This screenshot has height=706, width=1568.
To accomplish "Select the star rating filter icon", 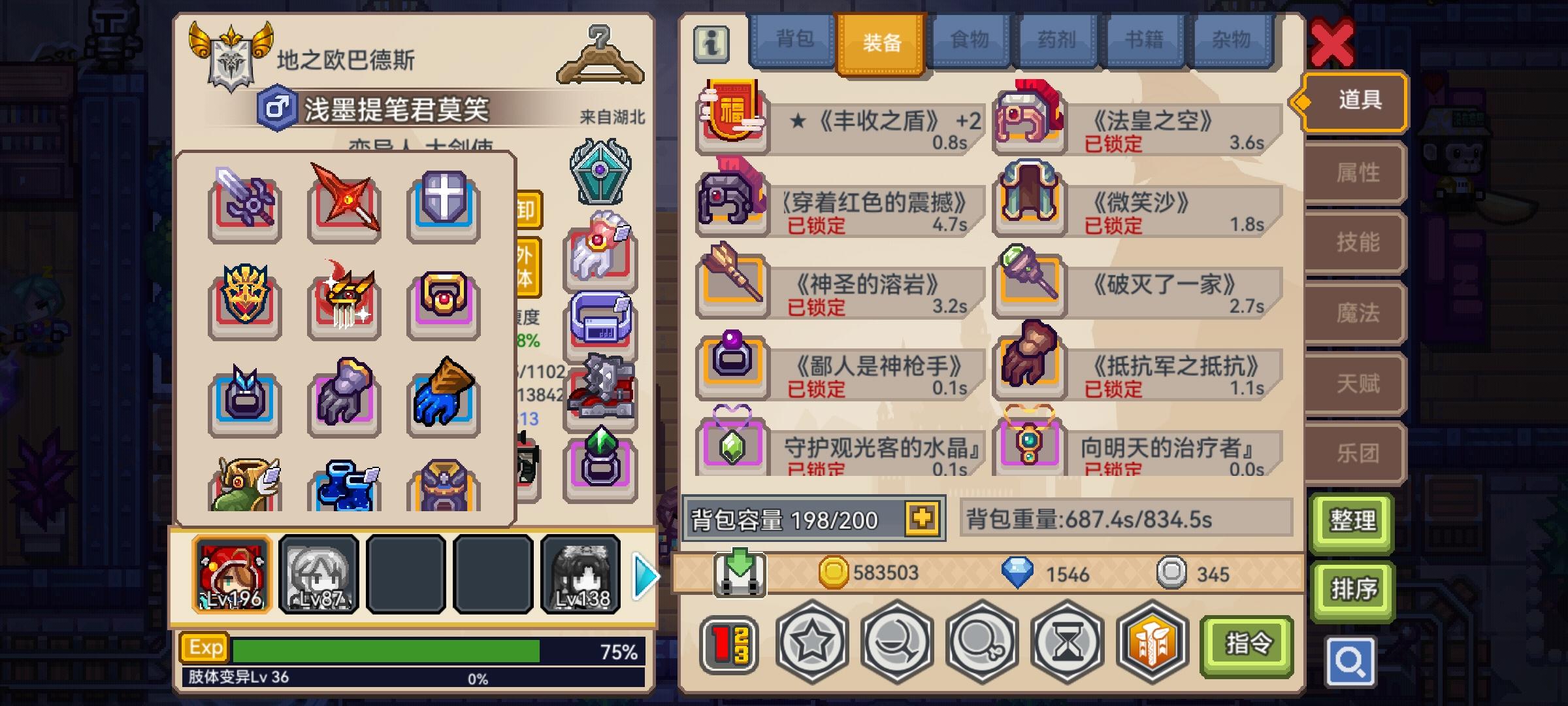I will 810,644.
